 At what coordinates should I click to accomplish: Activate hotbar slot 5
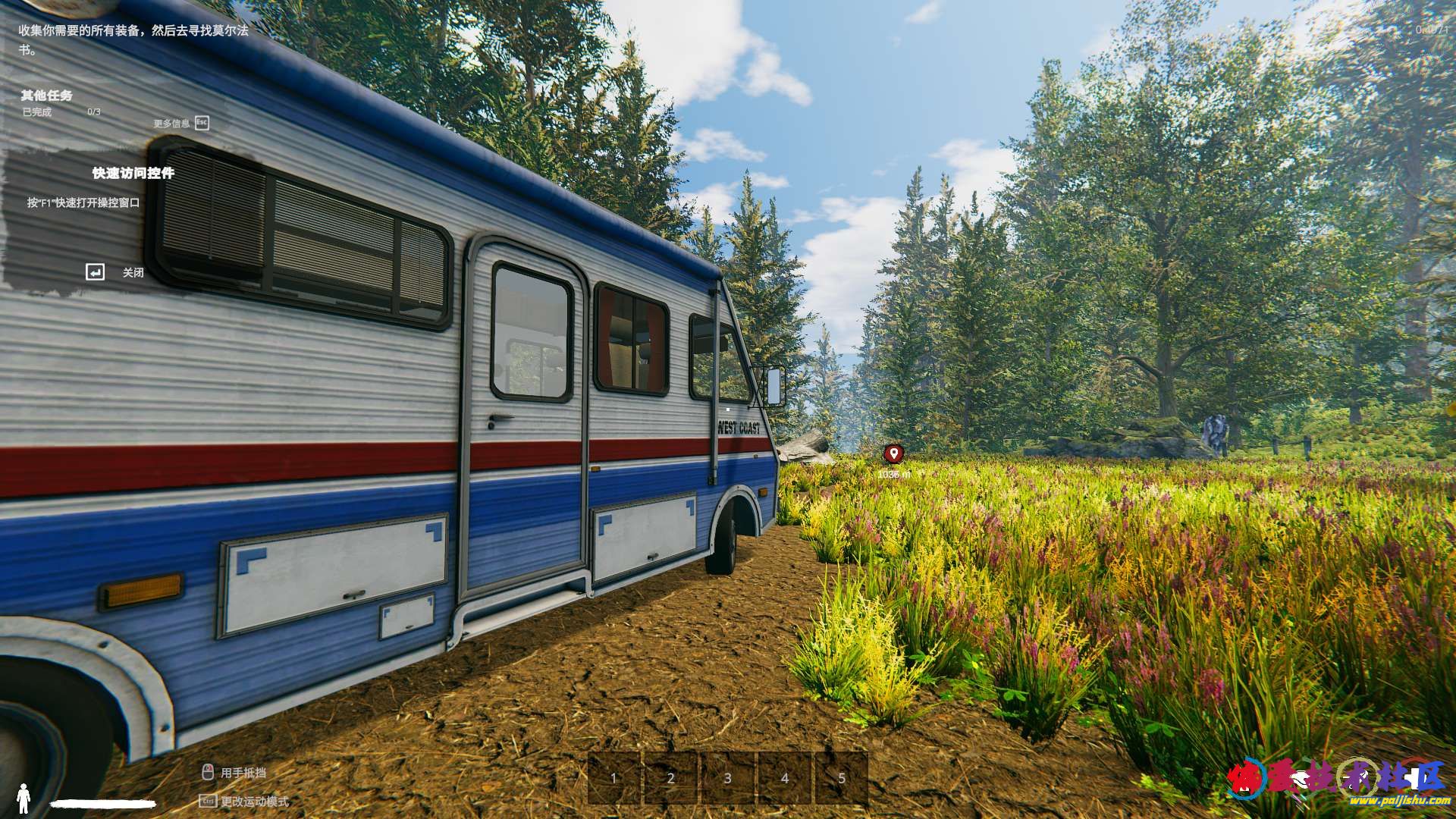coord(842,777)
